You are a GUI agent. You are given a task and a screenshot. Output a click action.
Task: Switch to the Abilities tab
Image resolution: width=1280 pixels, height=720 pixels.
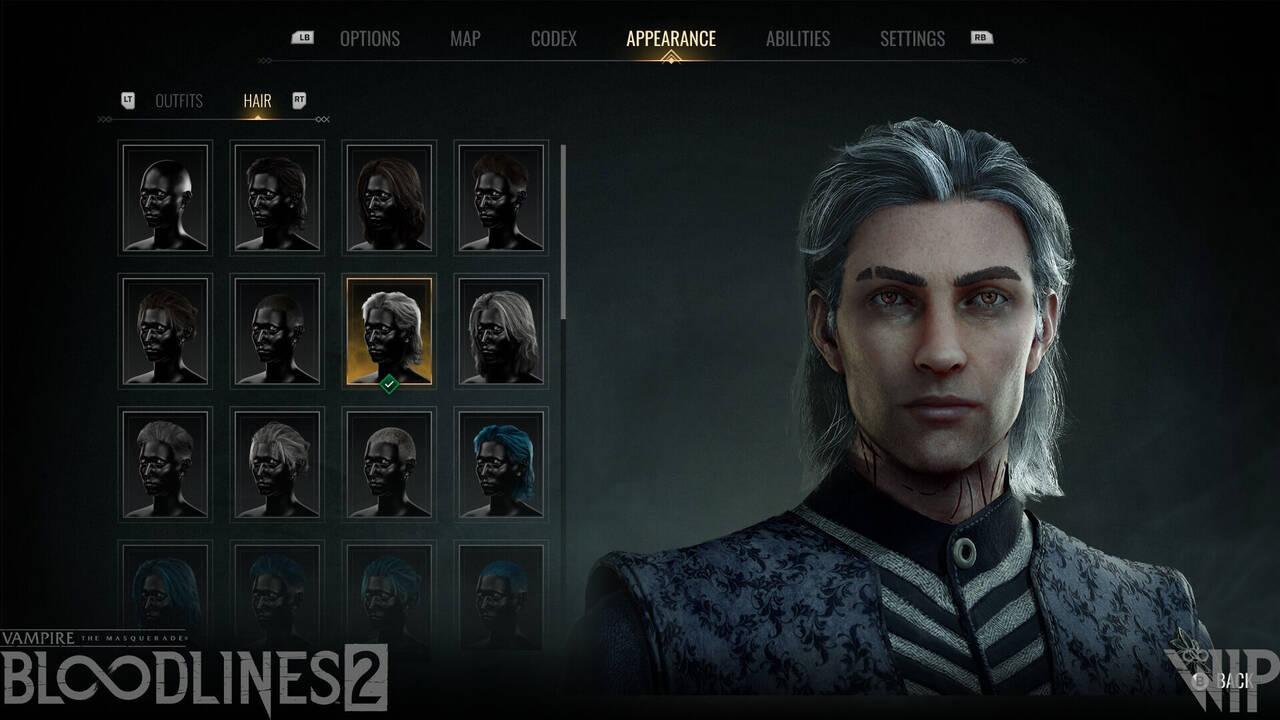796,39
